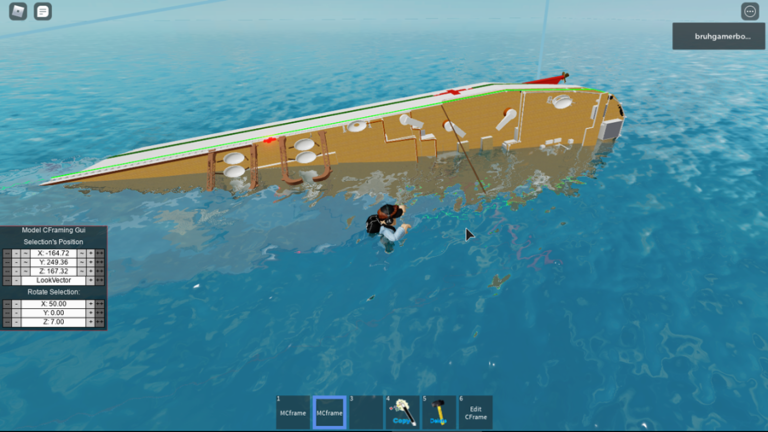Image resolution: width=768 pixels, height=432 pixels.
Task: Click the highlighted MCframe tool in slot 2
Action: click(x=329, y=412)
